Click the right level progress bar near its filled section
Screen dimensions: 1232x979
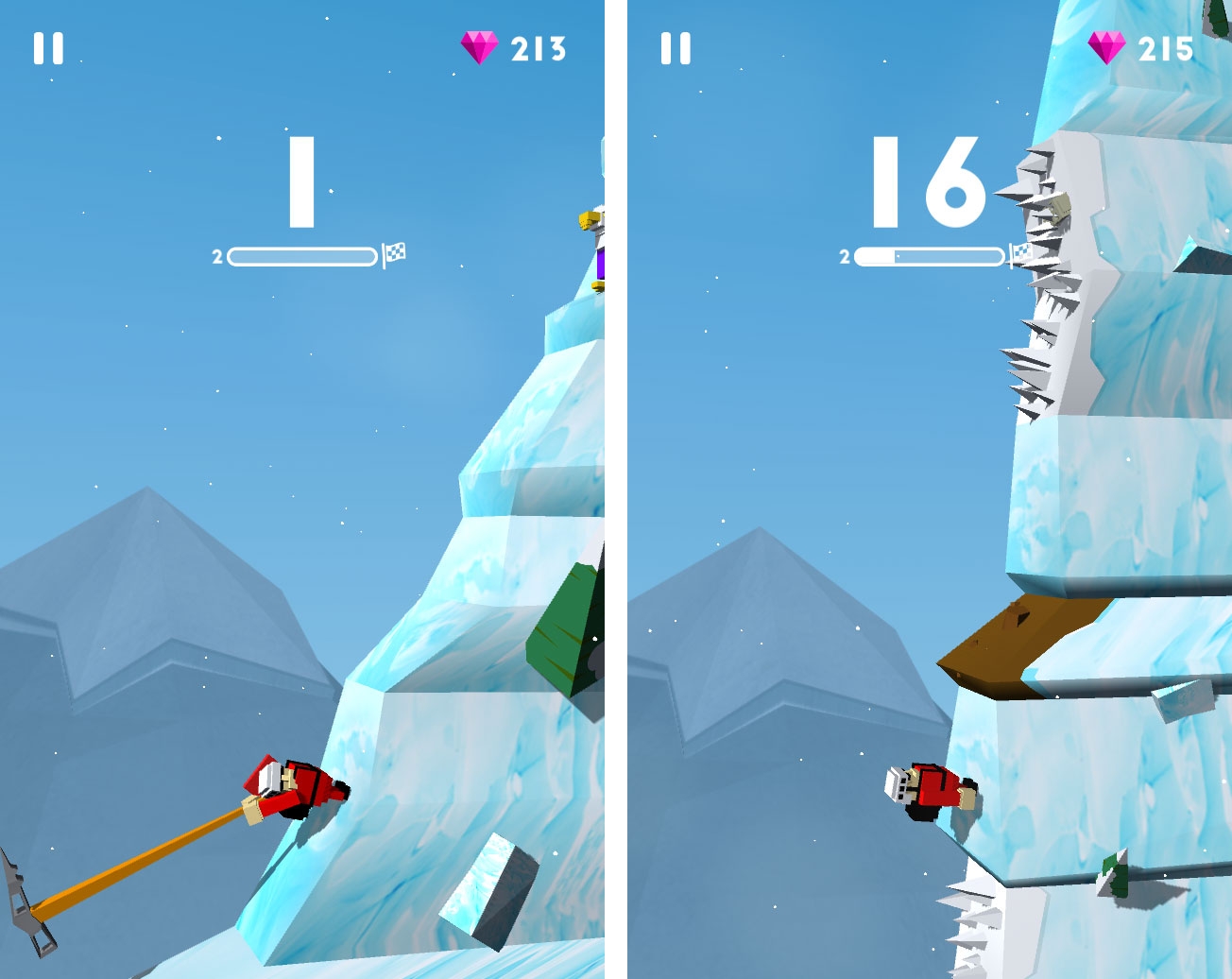click(874, 254)
